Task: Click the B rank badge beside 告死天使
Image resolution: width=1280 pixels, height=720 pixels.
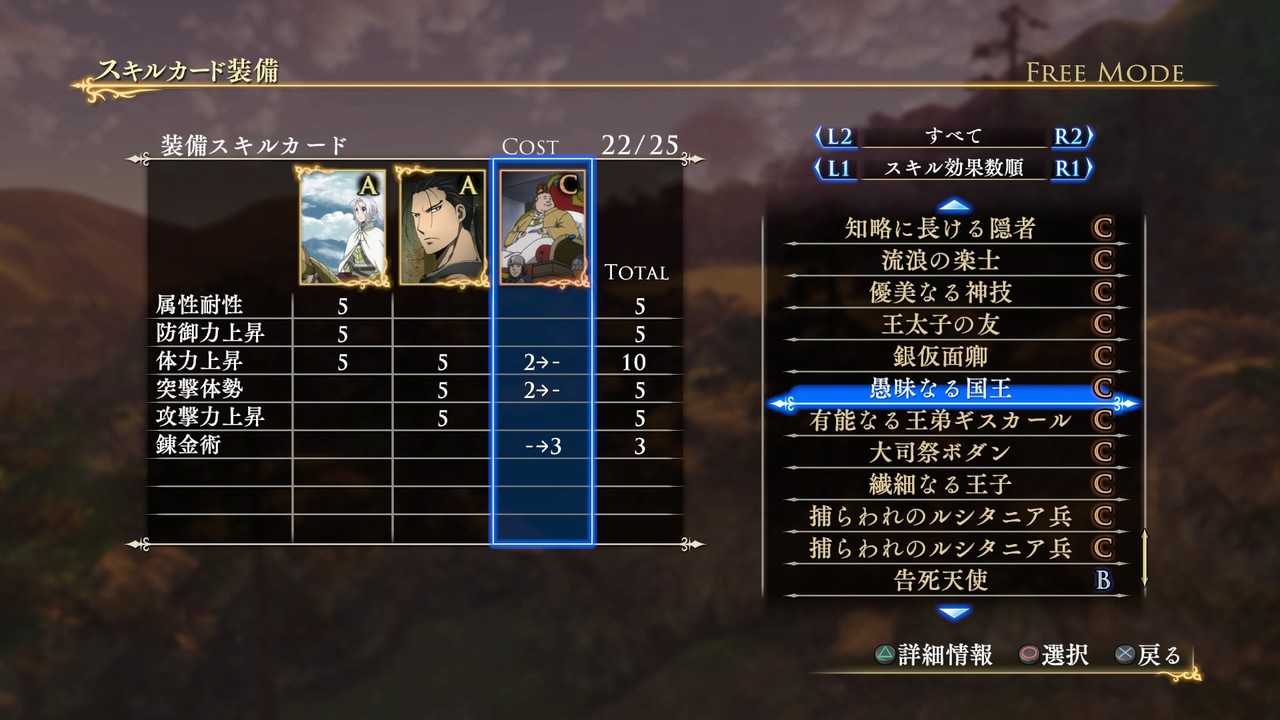Action: pos(1103,582)
